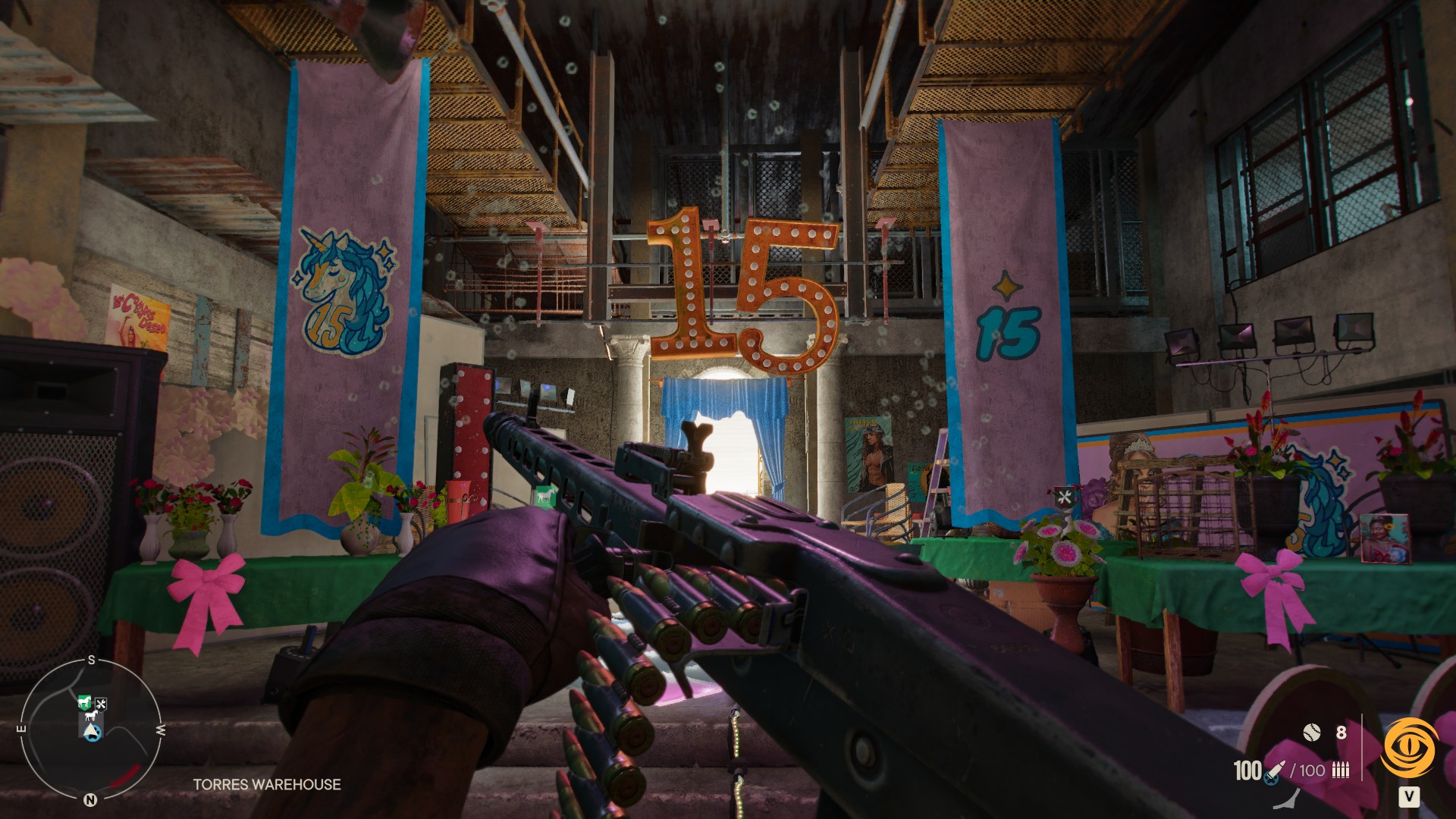
Task: Select the baseball throwable icon
Action: [x=1311, y=732]
